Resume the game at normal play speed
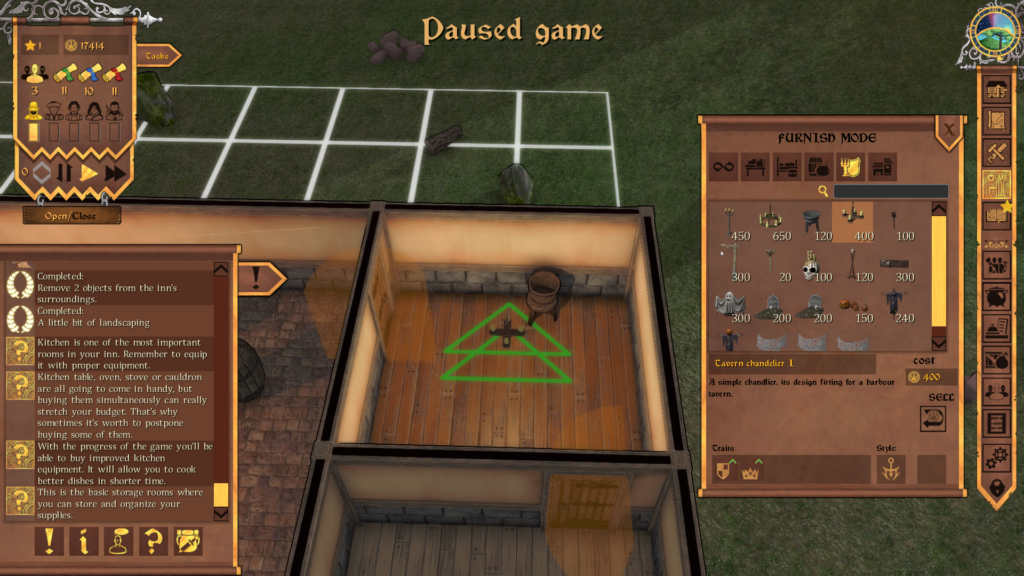This screenshot has width=1024, height=576. point(89,173)
